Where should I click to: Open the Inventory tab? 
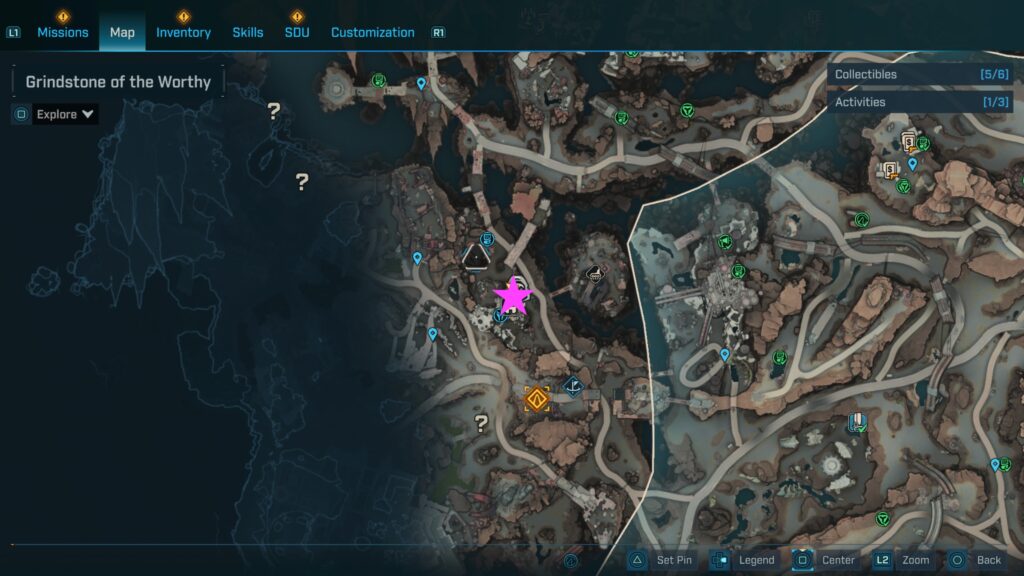pos(183,32)
